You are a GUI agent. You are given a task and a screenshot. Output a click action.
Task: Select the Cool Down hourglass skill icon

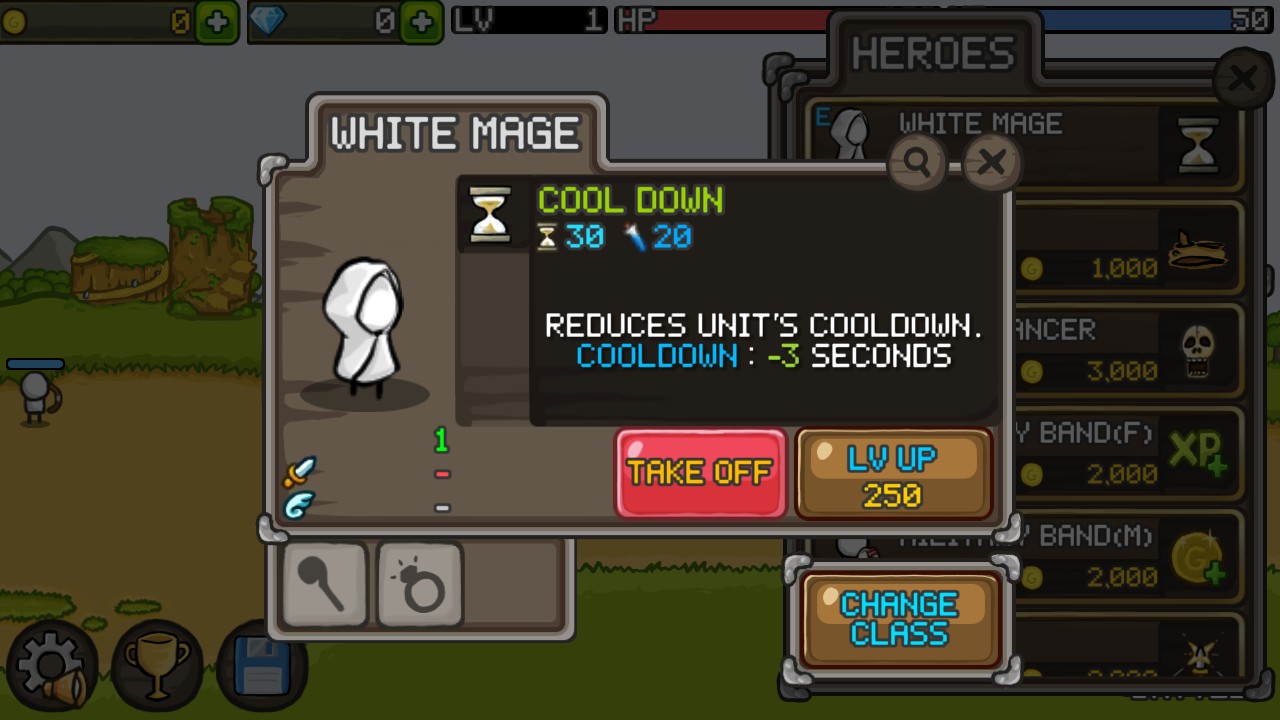coord(490,214)
